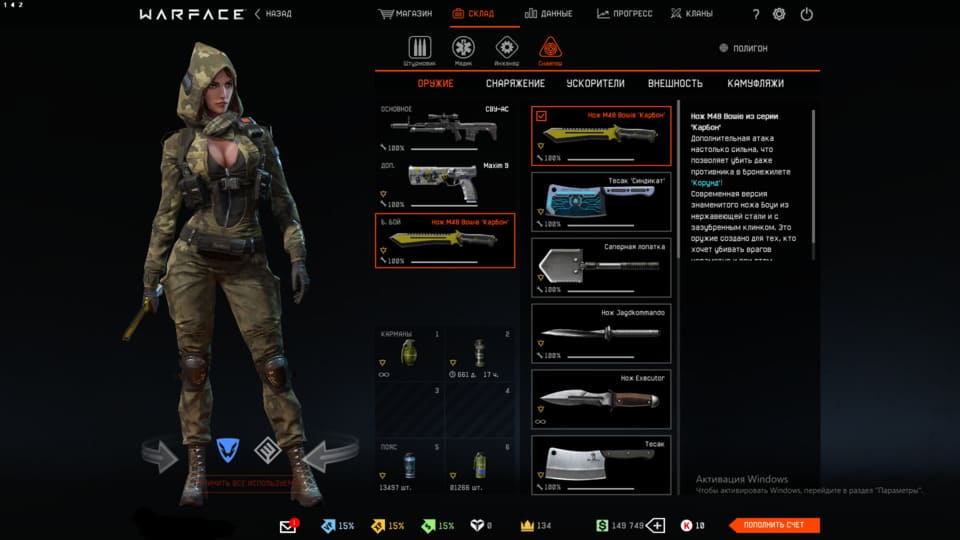The width and height of the screenshot is (960, 540).
Task: Switch to the Камуфляжи tab
Action: [755, 84]
